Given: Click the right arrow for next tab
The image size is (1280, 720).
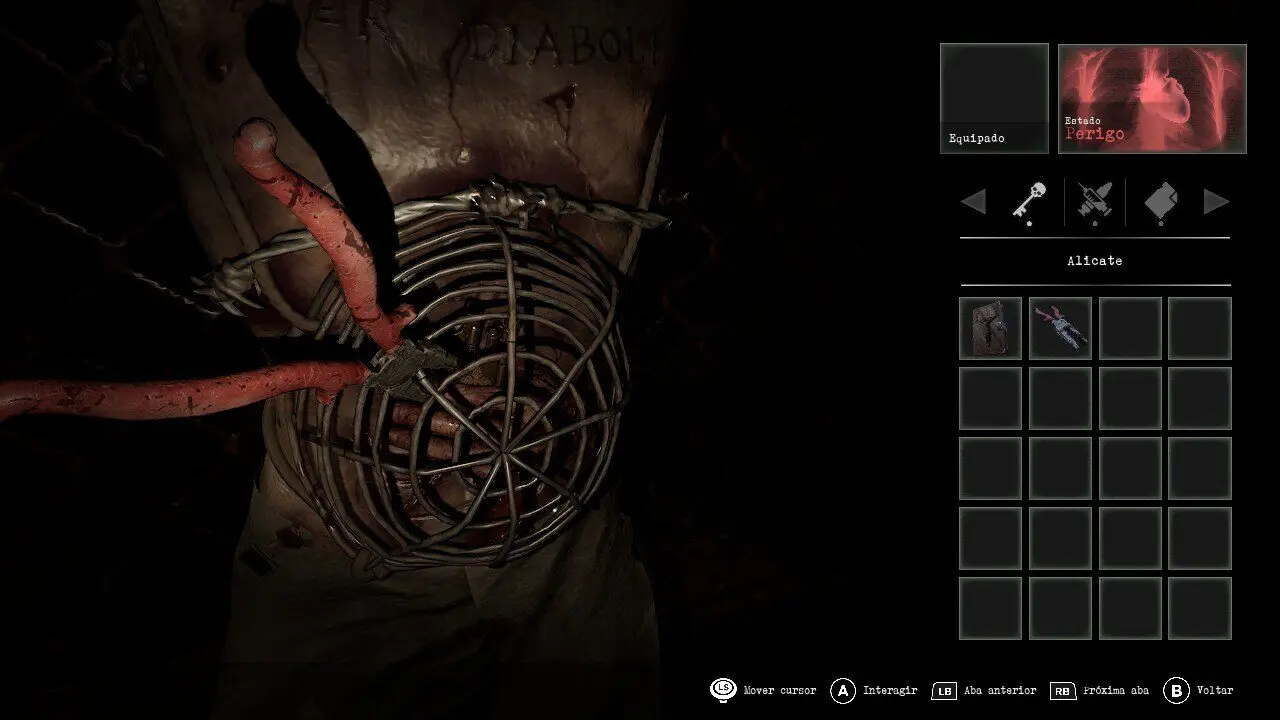Looking at the screenshot, I should 1216,202.
